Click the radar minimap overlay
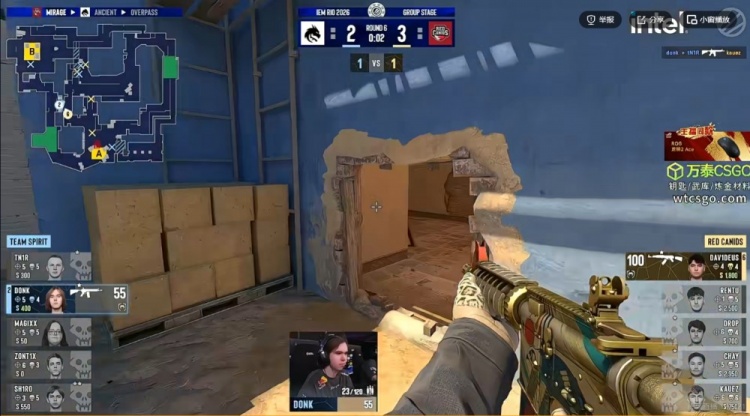 coord(93,97)
